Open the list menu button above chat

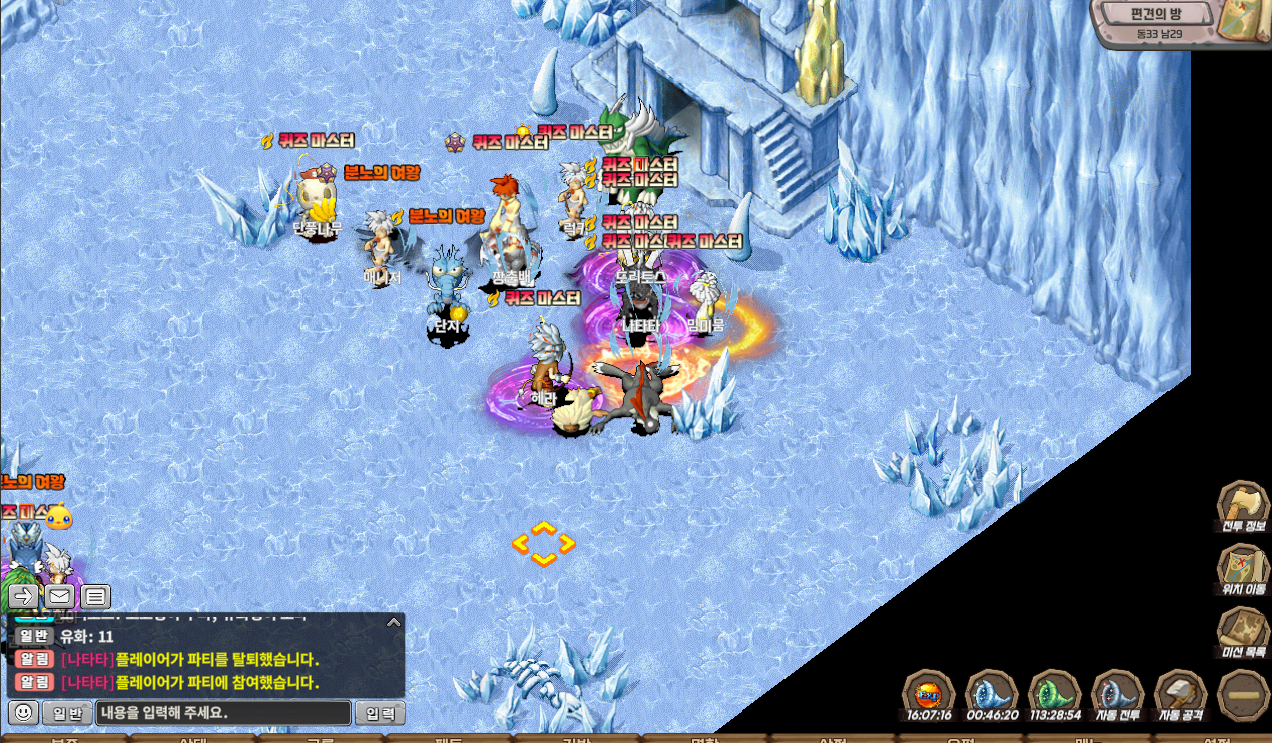(x=95, y=597)
